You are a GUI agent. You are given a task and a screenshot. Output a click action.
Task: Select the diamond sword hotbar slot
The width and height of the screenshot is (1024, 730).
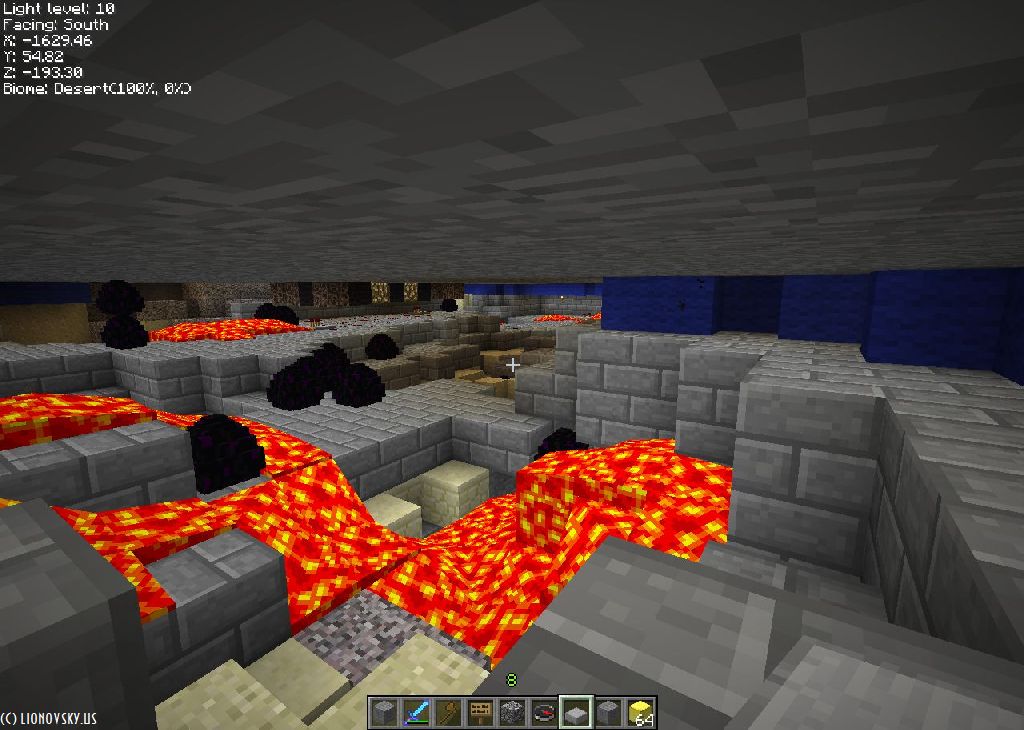pos(416,713)
